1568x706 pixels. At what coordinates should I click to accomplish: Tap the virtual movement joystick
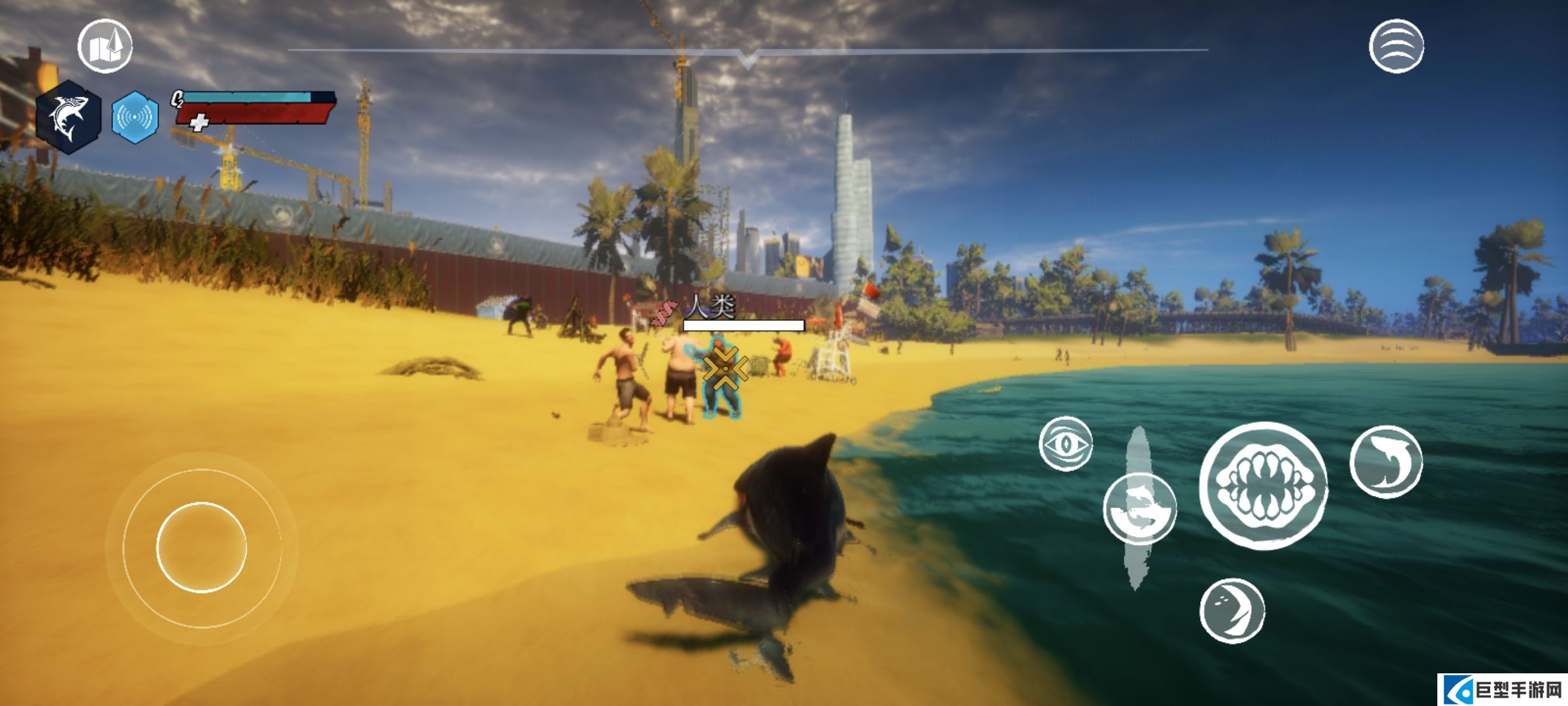tap(201, 547)
